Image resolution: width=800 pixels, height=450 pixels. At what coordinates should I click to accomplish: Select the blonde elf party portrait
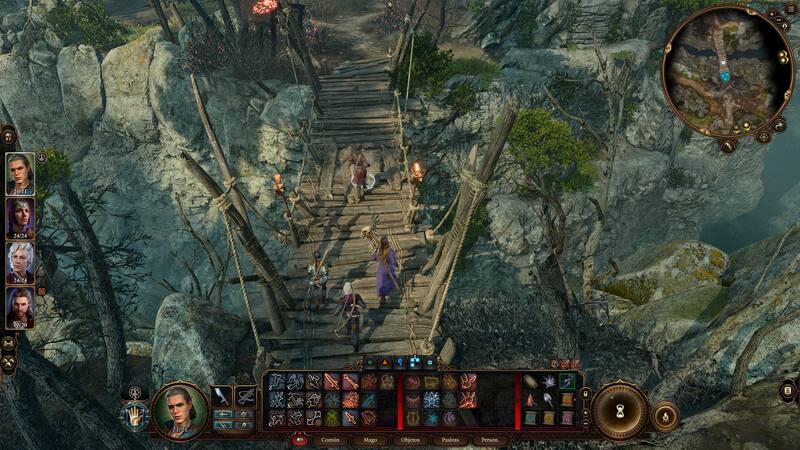point(20,174)
